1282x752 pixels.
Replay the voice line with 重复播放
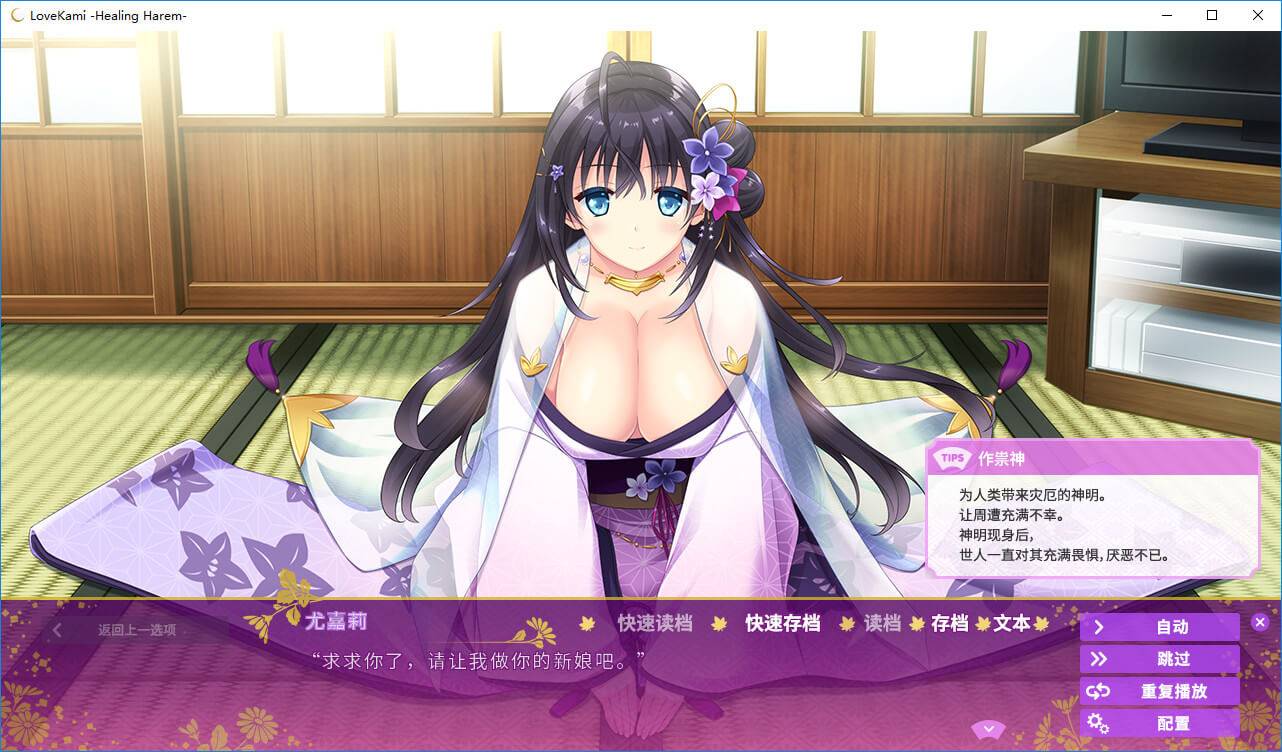tap(1159, 691)
